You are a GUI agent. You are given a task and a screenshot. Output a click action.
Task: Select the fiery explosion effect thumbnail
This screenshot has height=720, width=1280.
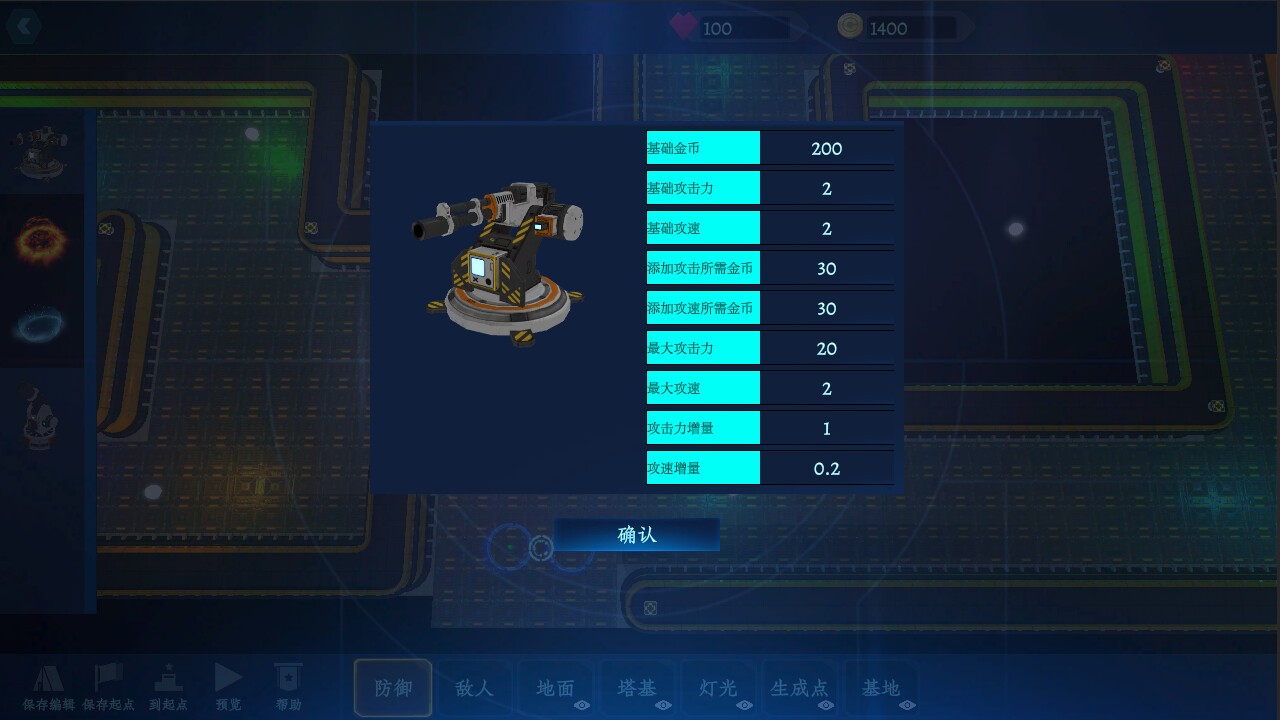click(x=42, y=240)
